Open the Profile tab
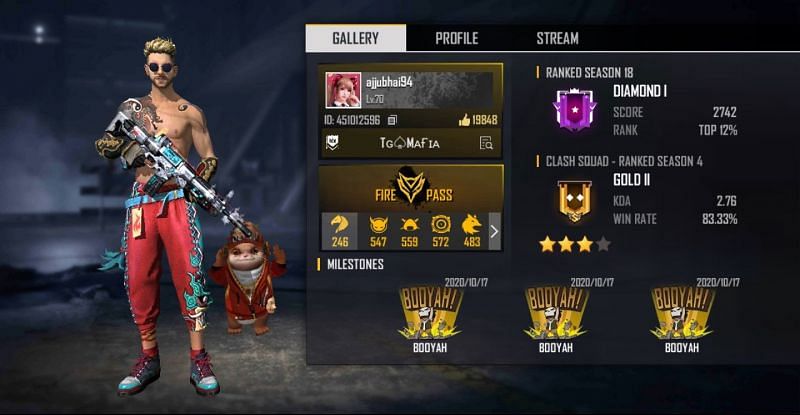Viewport: 800px width, 415px height. tap(456, 38)
